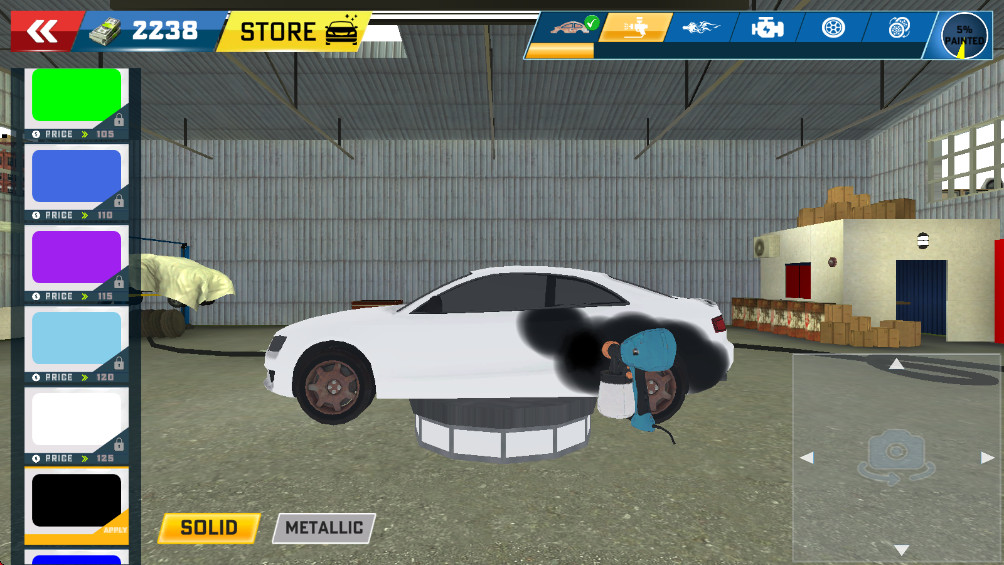Go back with the double-arrow button
The width and height of the screenshot is (1004, 565).
click(x=43, y=33)
